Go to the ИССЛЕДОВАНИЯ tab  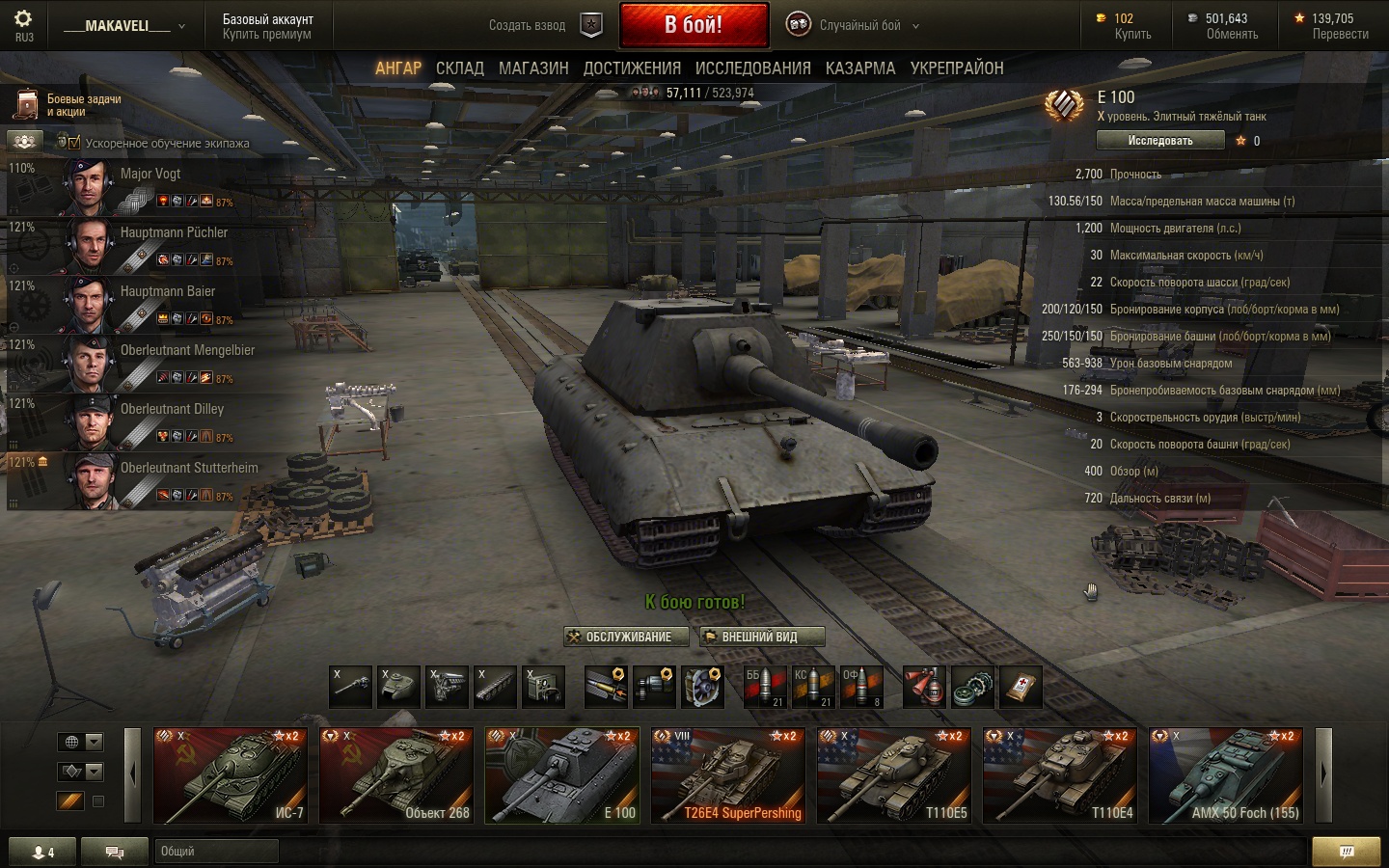(x=752, y=68)
